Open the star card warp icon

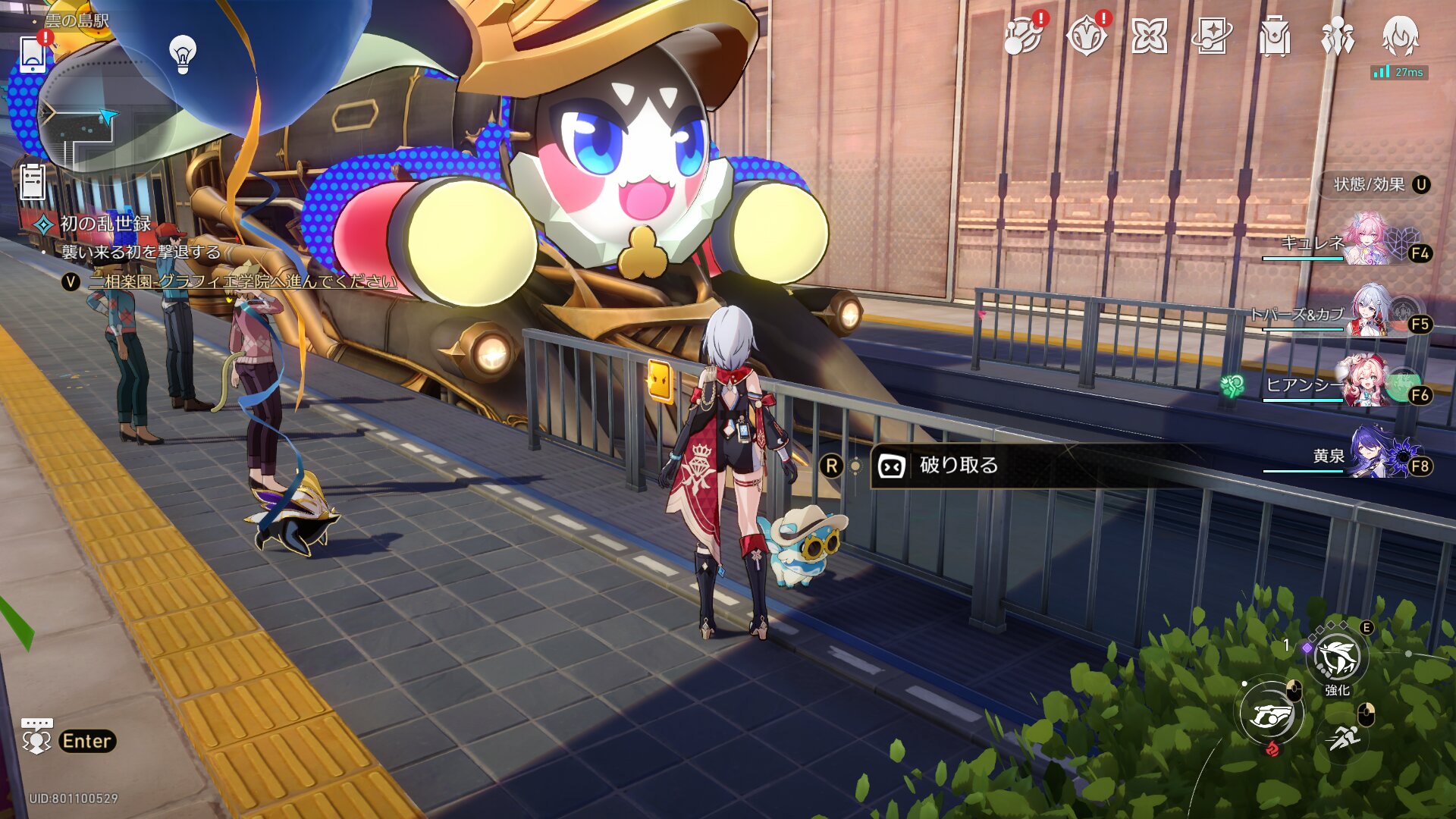pyautogui.click(x=1212, y=36)
